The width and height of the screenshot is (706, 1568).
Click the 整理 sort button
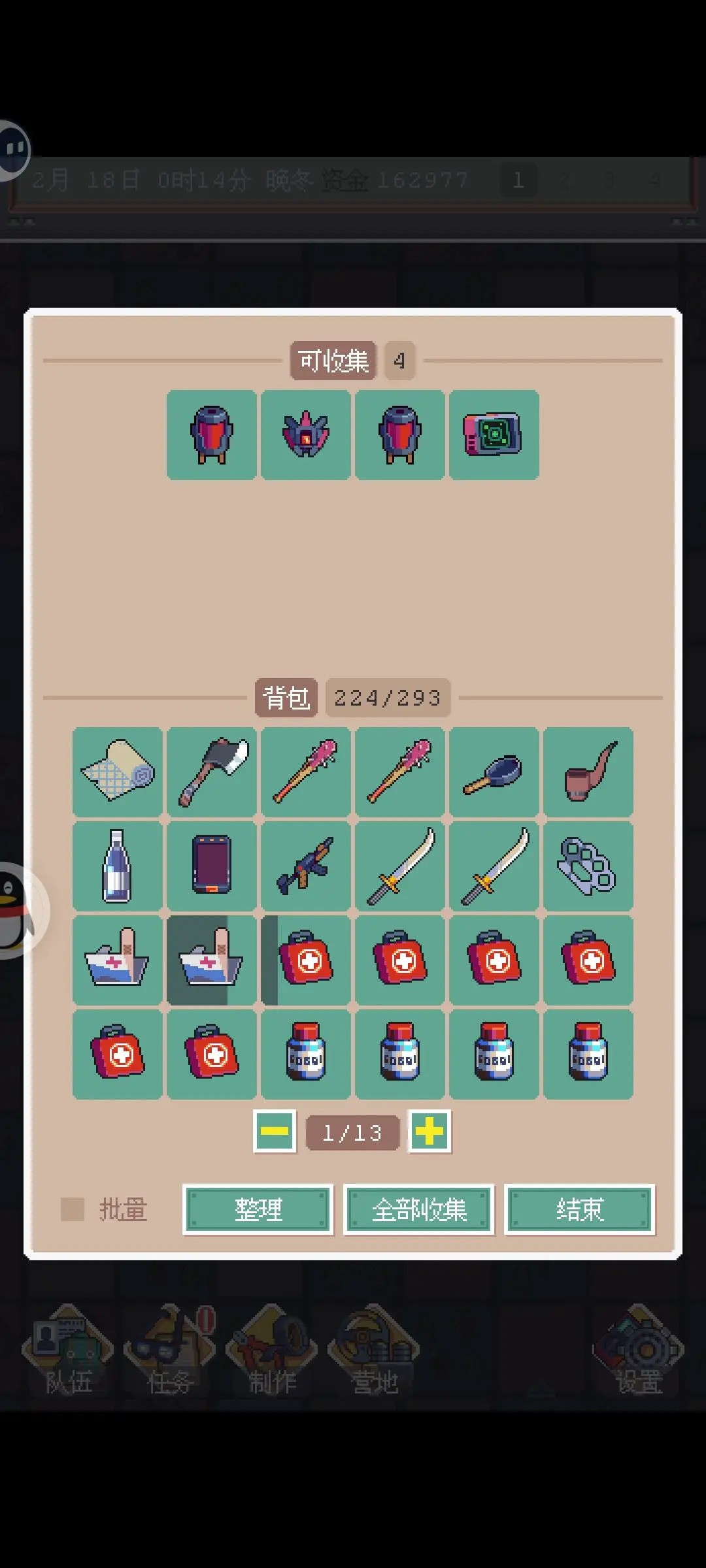coord(258,1209)
